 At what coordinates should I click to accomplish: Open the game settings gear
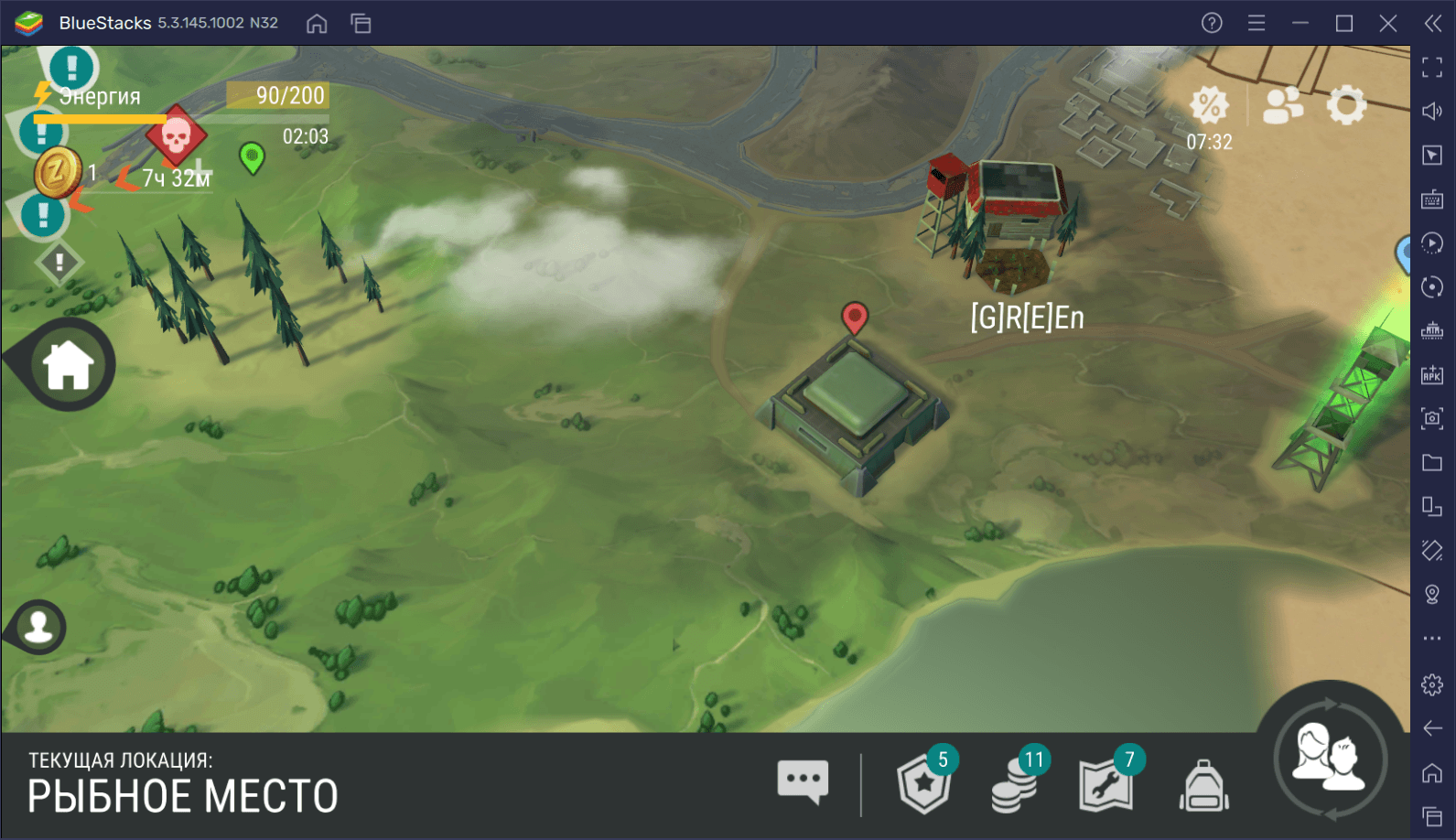[1346, 106]
